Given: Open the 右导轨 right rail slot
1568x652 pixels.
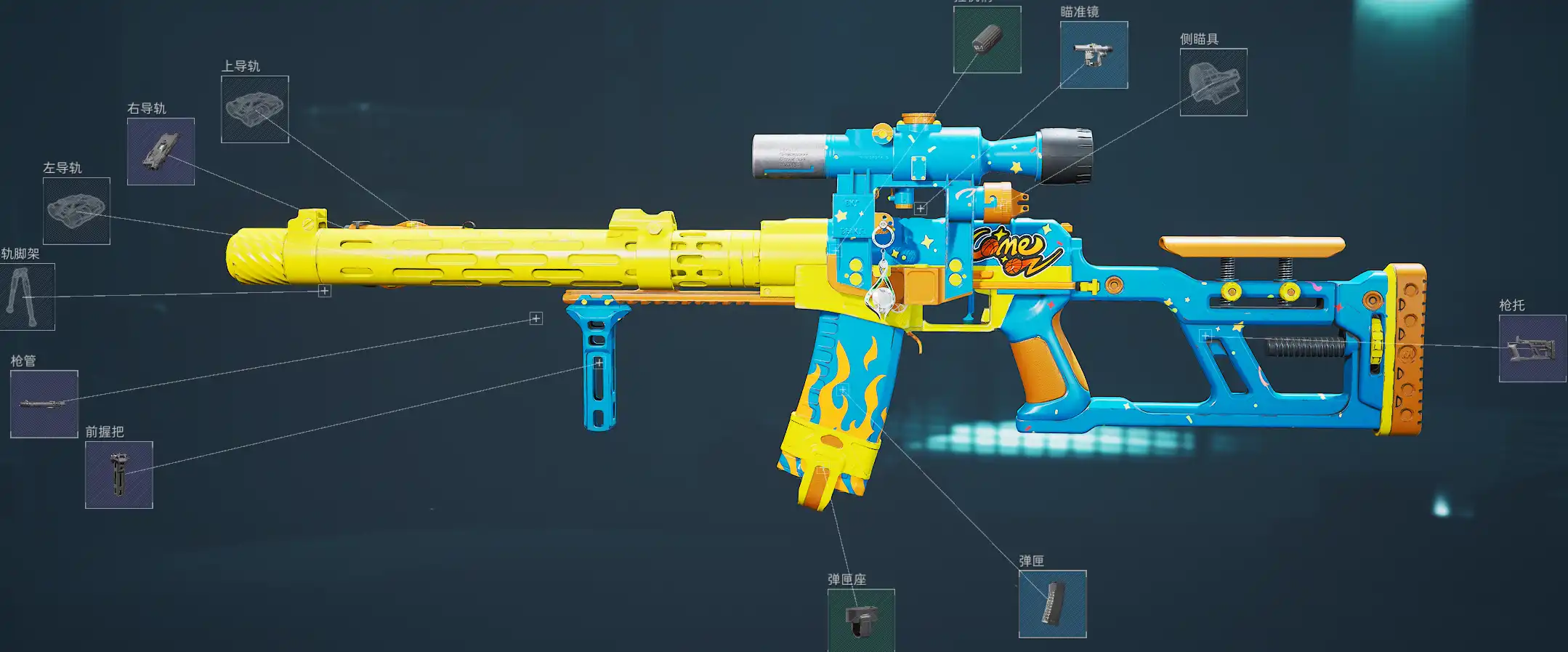Looking at the screenshot, I should coord(161,151).
